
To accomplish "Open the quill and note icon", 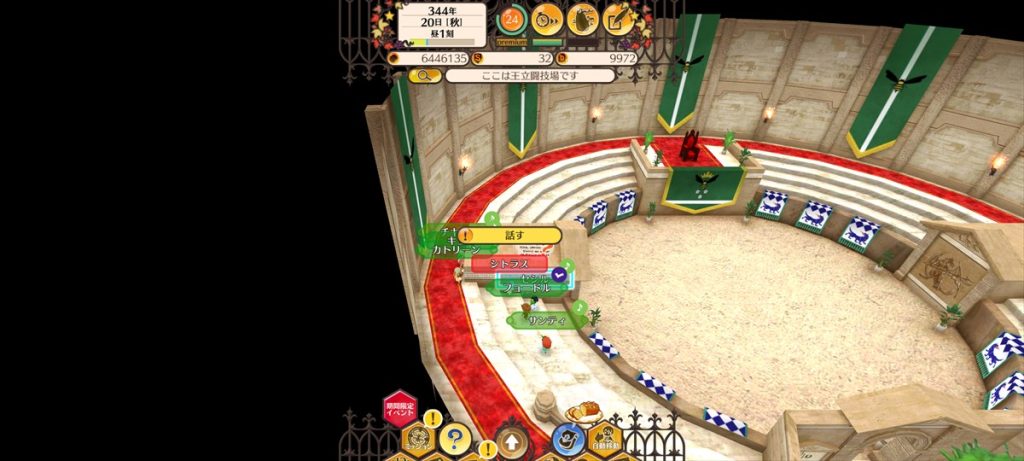I will pos(619,18).
